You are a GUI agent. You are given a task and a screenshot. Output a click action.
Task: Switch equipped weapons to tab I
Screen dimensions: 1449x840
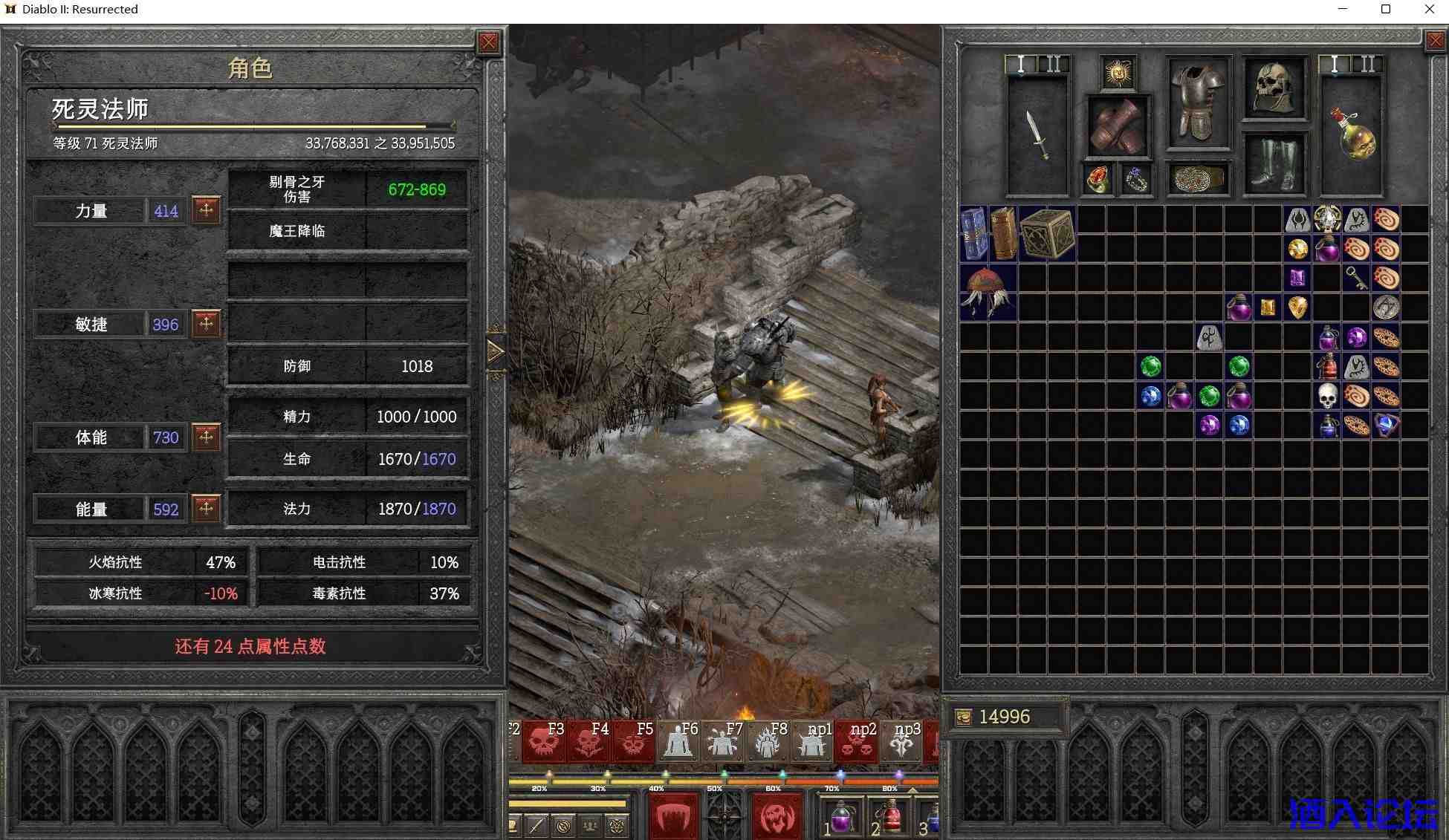pyautogui.click(x=1333, y=65)
